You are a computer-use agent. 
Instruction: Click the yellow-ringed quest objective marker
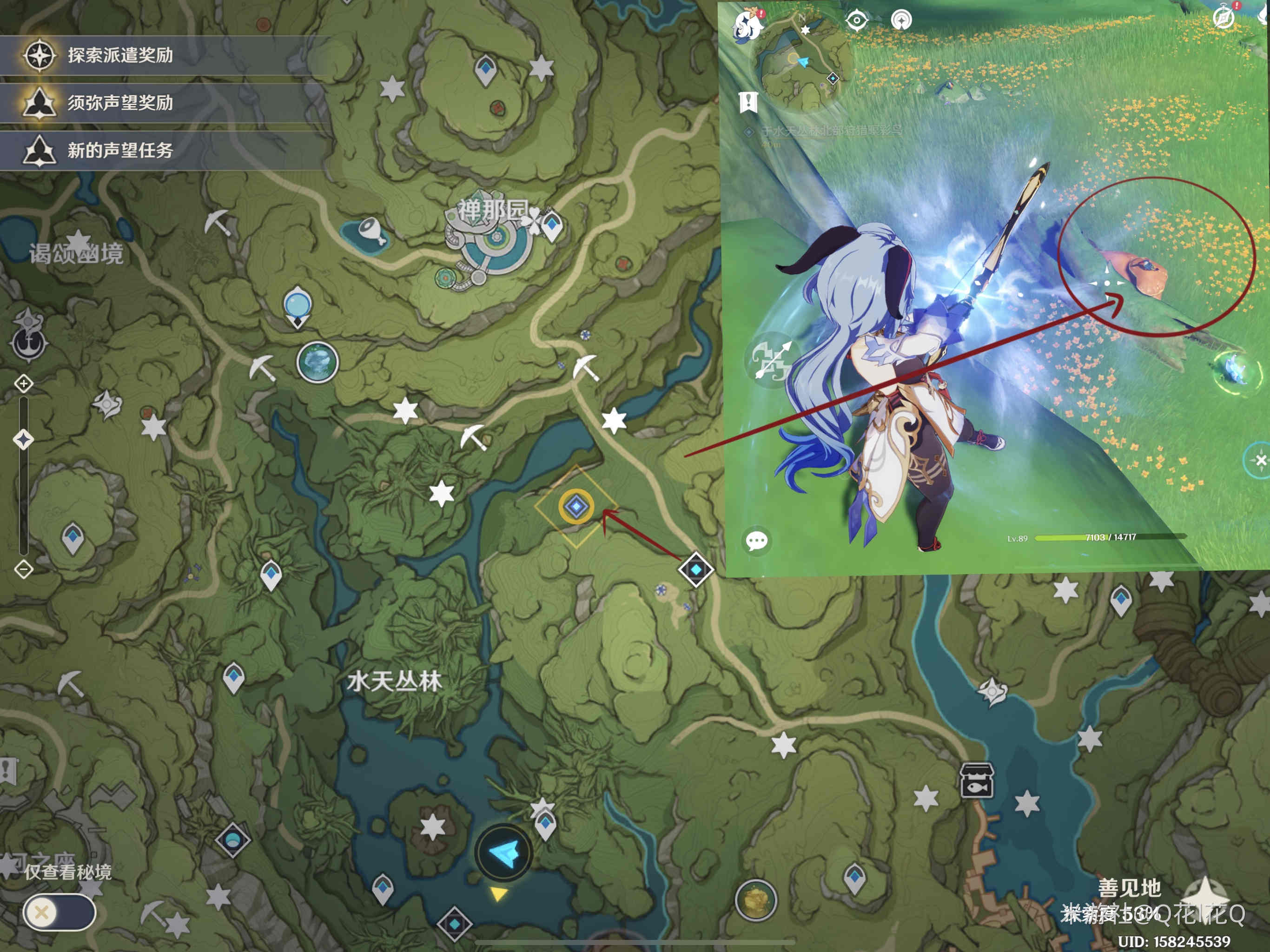pos(576,506)
